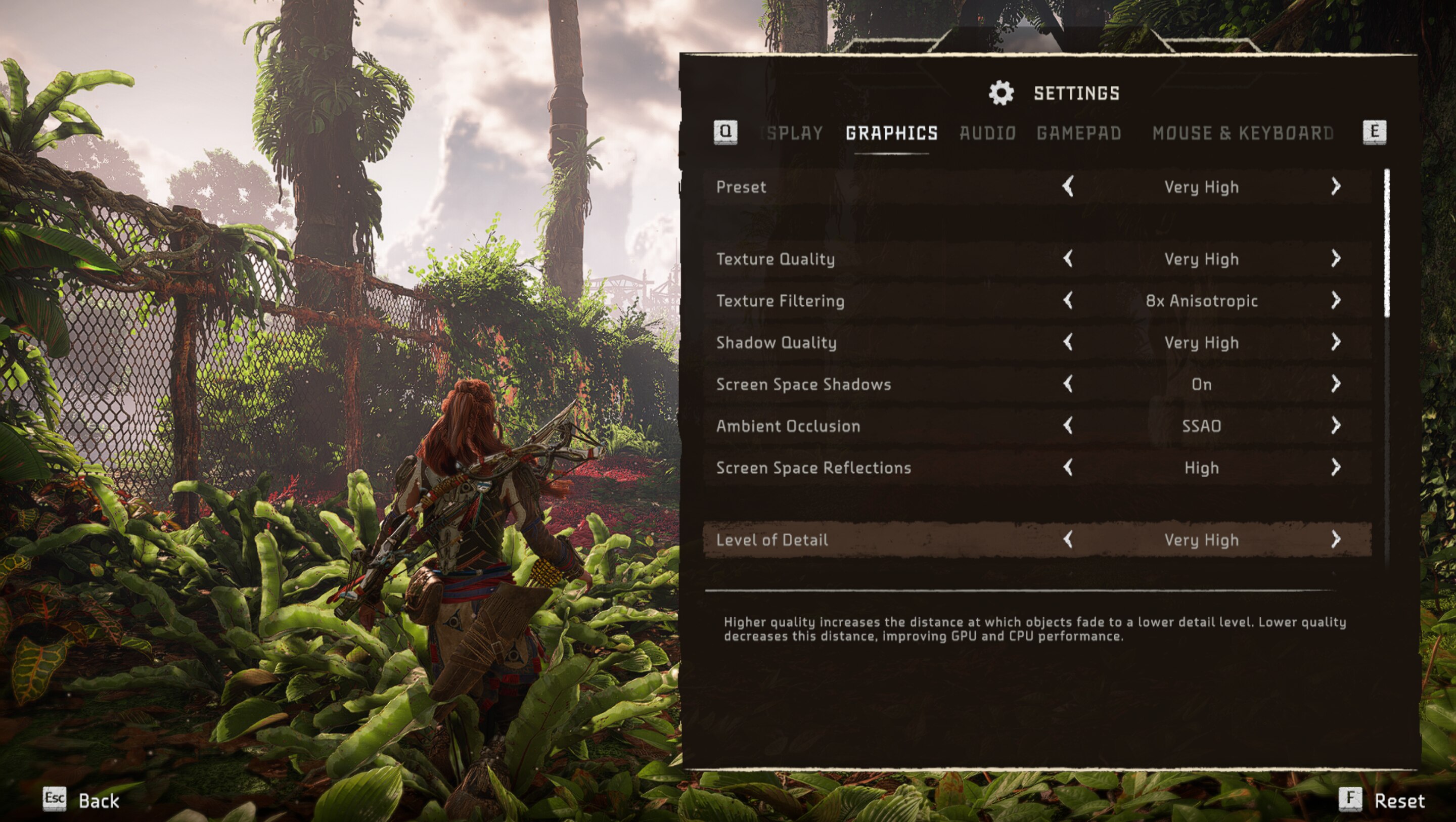Switch to the Audio settings tab

coord(987,133)
